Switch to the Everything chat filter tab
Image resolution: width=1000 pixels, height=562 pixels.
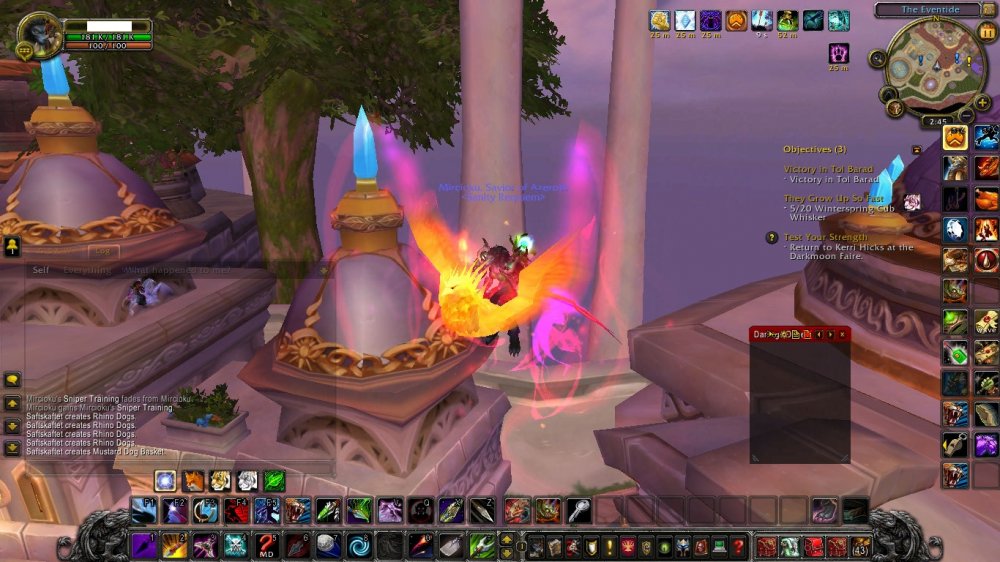click(87, 270)
